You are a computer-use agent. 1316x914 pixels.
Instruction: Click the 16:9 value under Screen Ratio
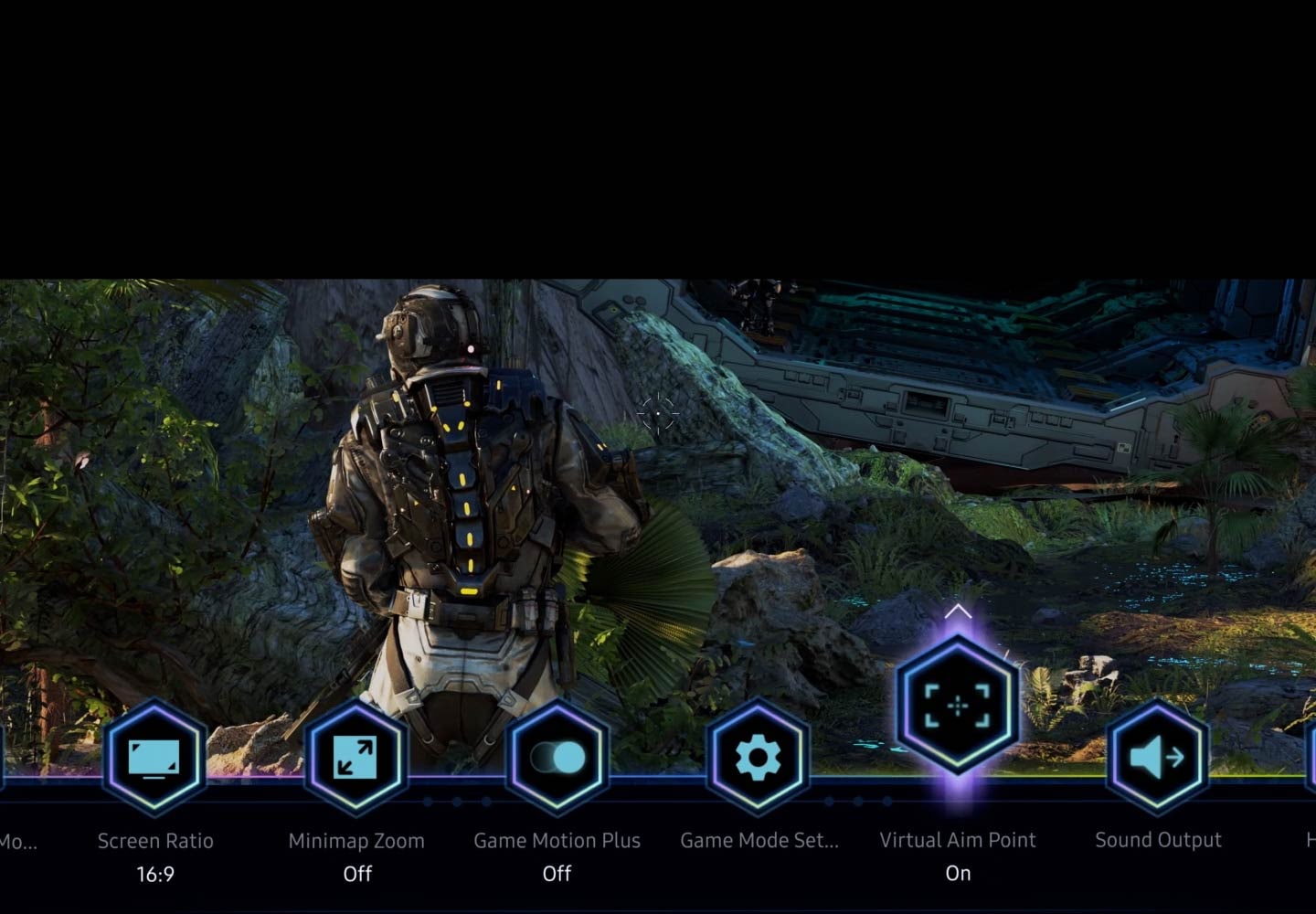(155, 874)
